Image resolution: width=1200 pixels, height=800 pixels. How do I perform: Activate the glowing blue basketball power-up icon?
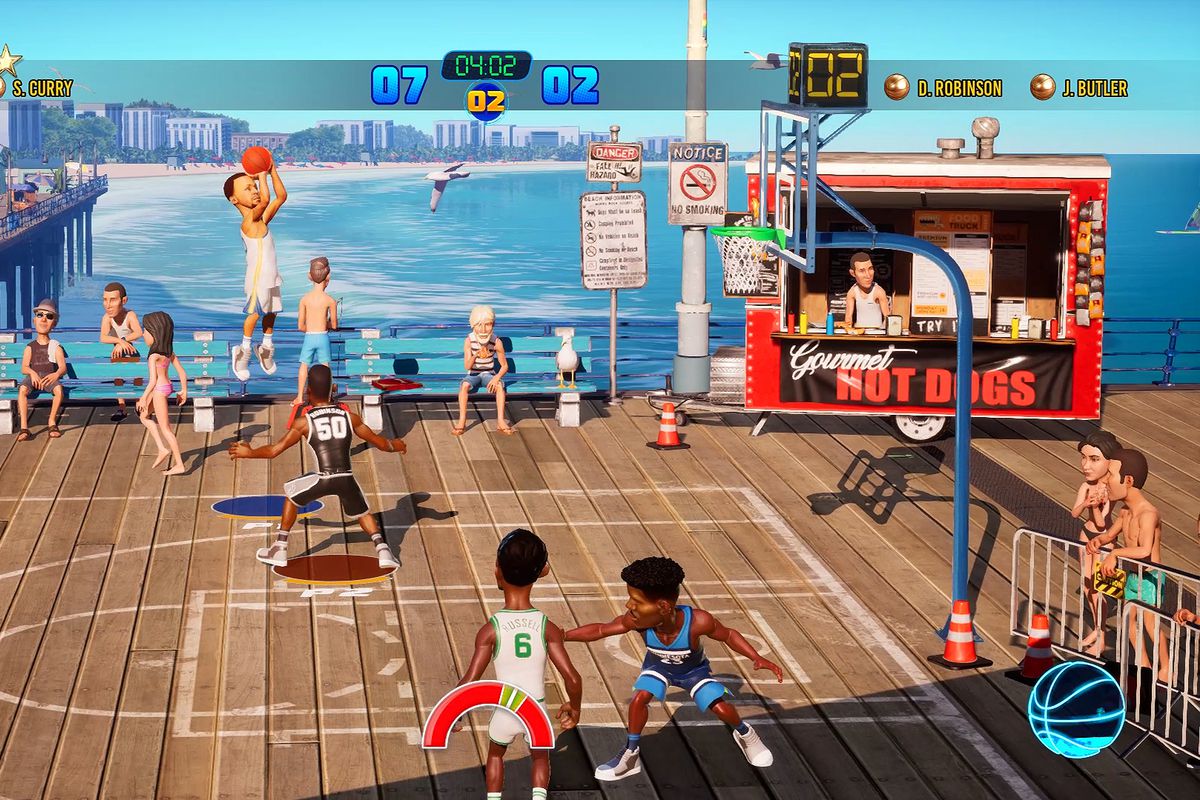1076,708
